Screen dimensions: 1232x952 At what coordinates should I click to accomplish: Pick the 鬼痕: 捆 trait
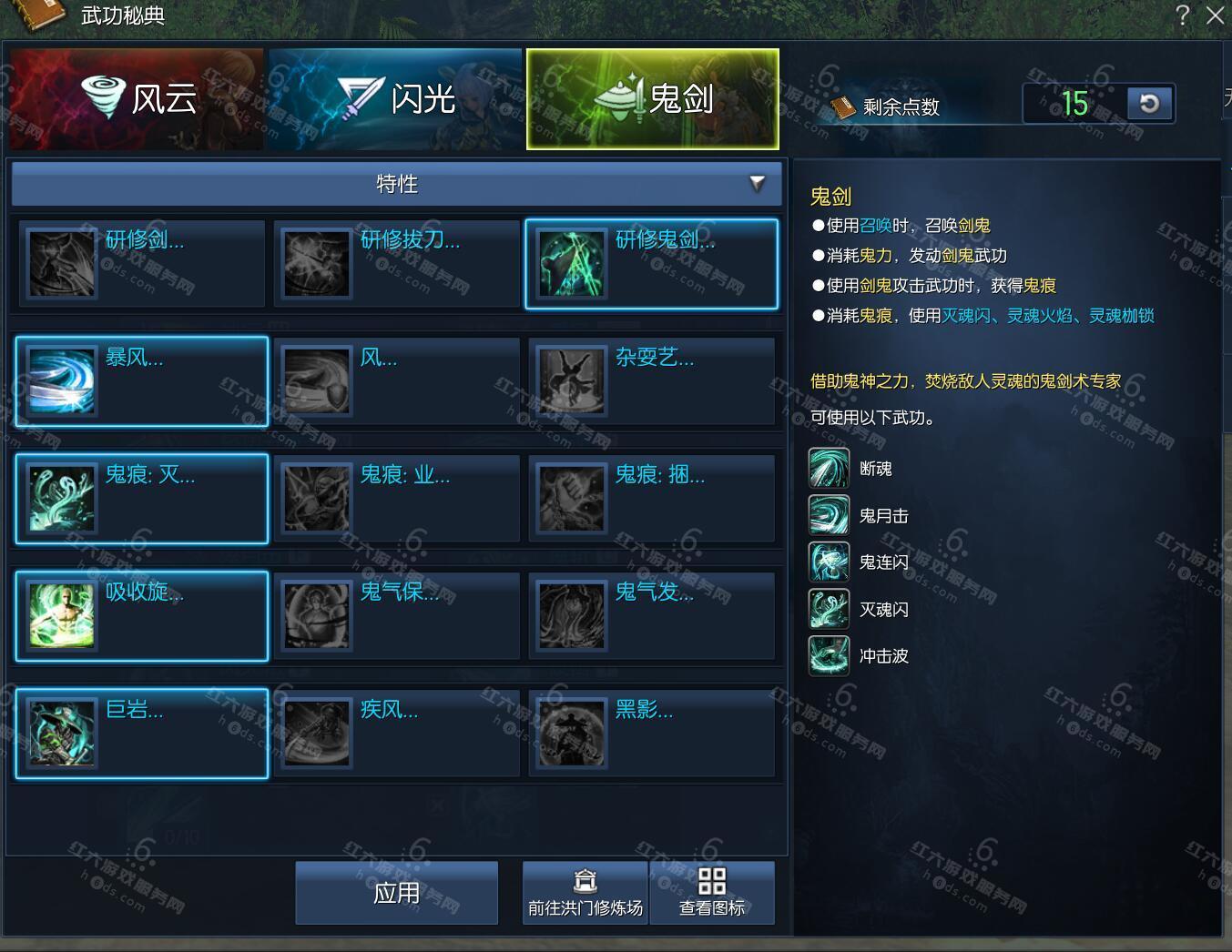(x=651, y=499)
